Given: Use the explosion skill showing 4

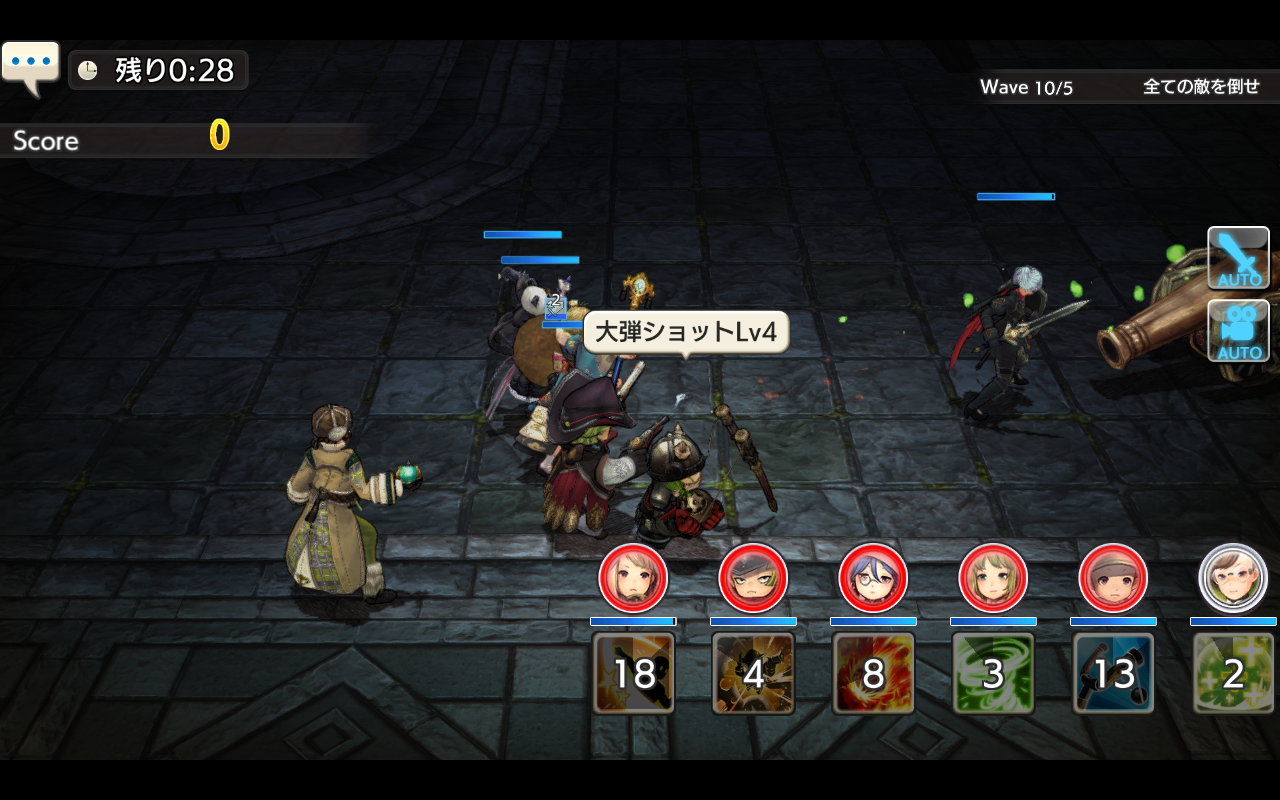Looking at the screenshot, I should 753,673.
